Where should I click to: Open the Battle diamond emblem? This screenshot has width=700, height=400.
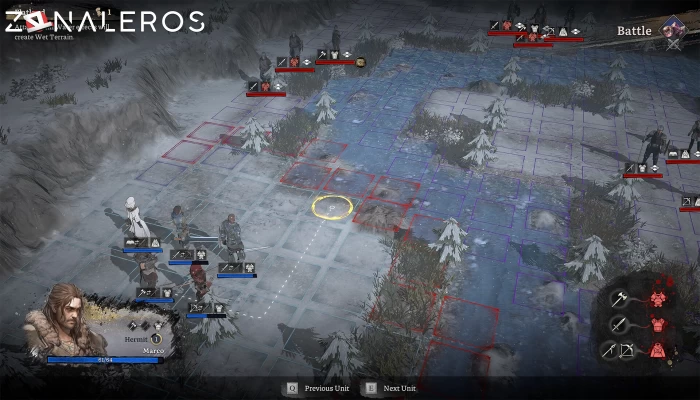point(672,30)
